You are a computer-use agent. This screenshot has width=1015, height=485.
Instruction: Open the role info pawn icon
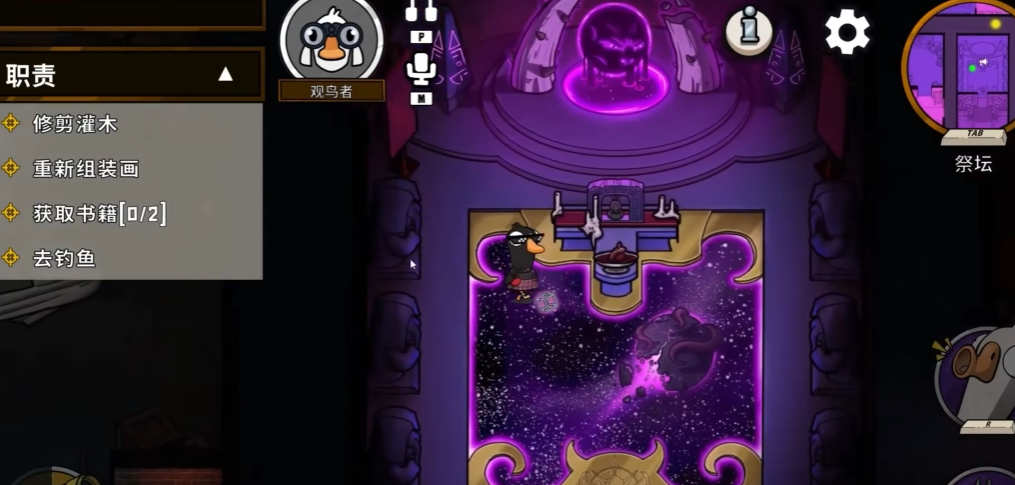click(748, 31)
